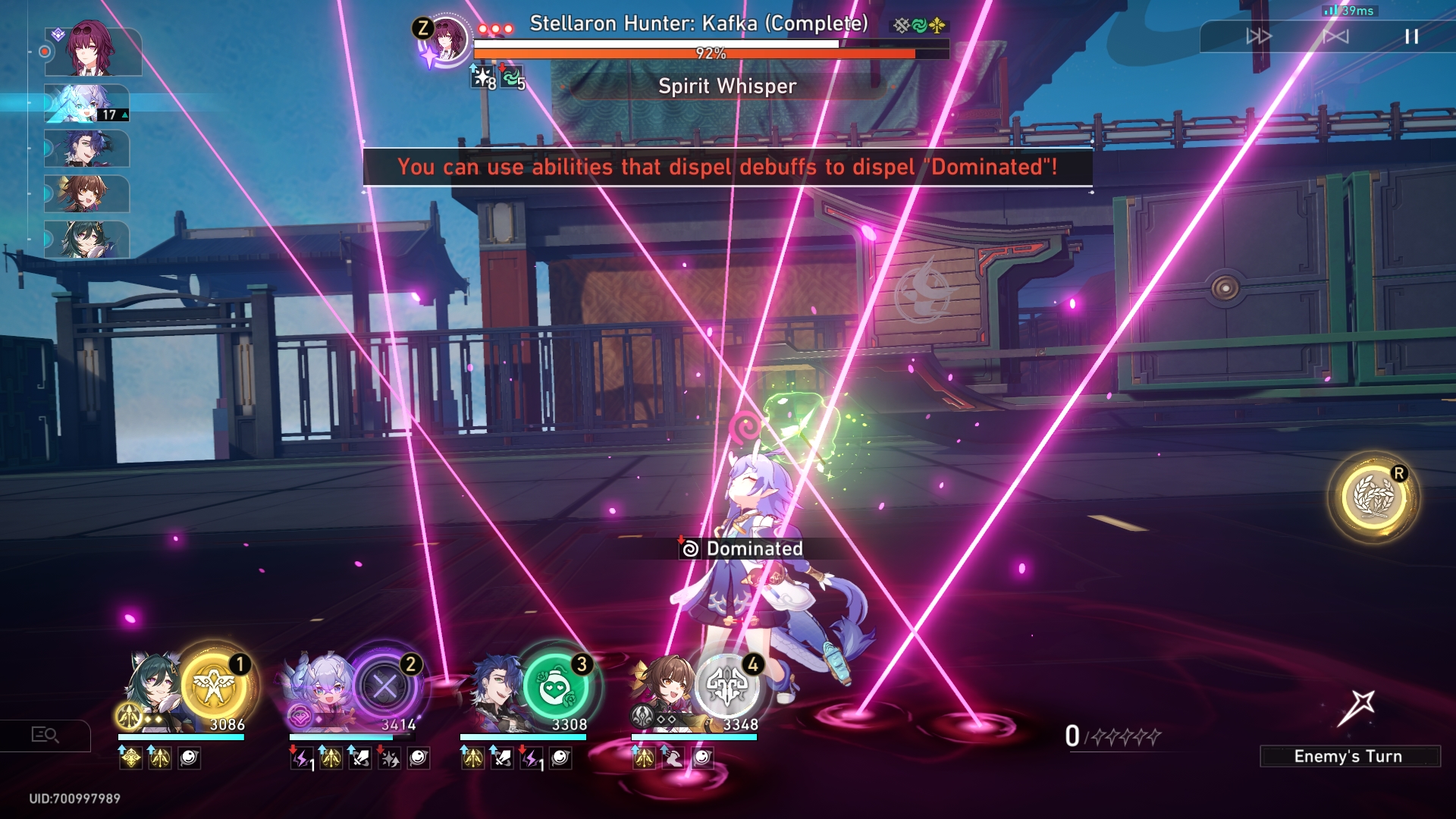Activate Bailu's purple ultimate
This screenshot has height=819, width=1456.
(x=384, y=687)
